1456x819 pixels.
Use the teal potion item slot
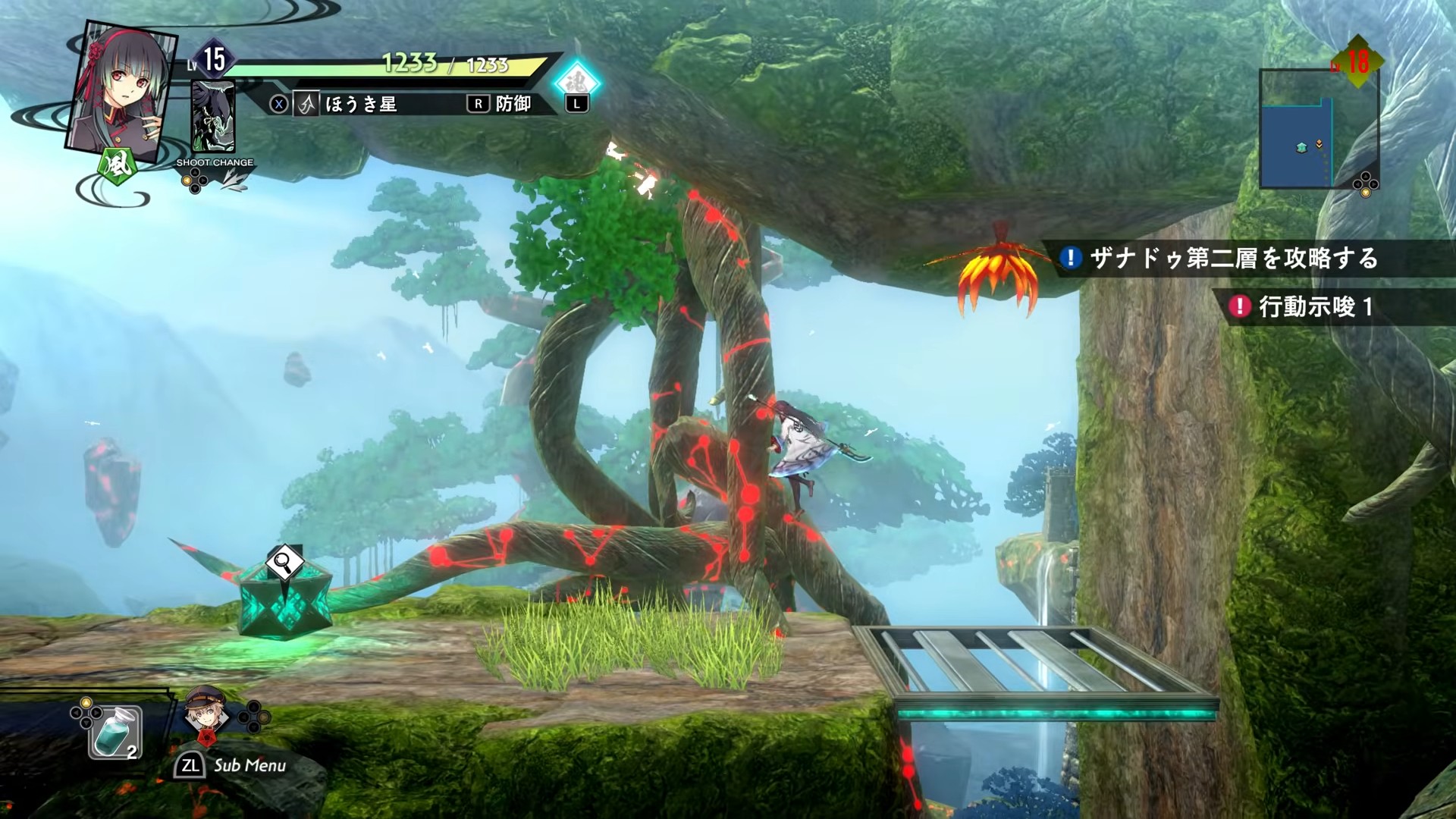coord(115,732)
